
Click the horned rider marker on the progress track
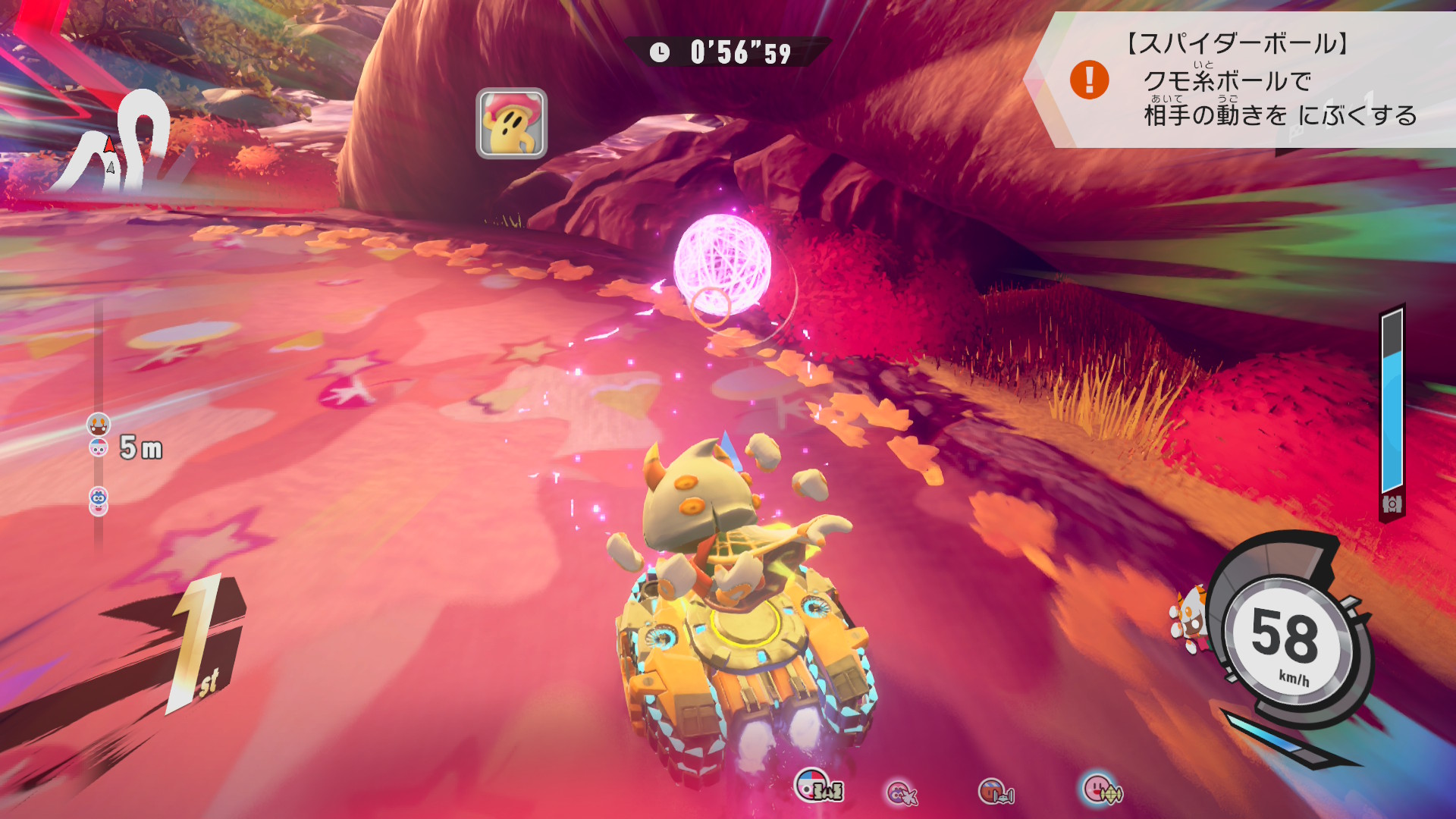click(x=99, y=424)
